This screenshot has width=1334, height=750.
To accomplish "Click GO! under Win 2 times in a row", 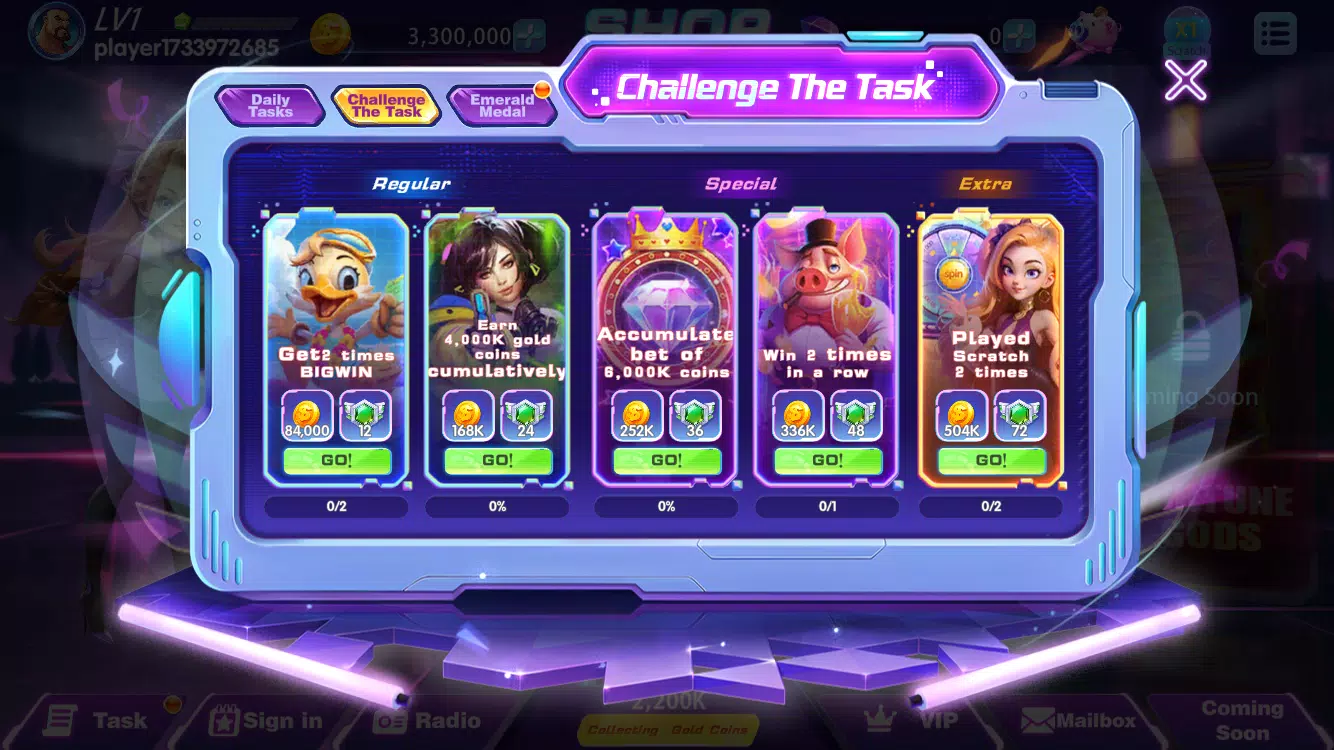I will click(827, 460).
